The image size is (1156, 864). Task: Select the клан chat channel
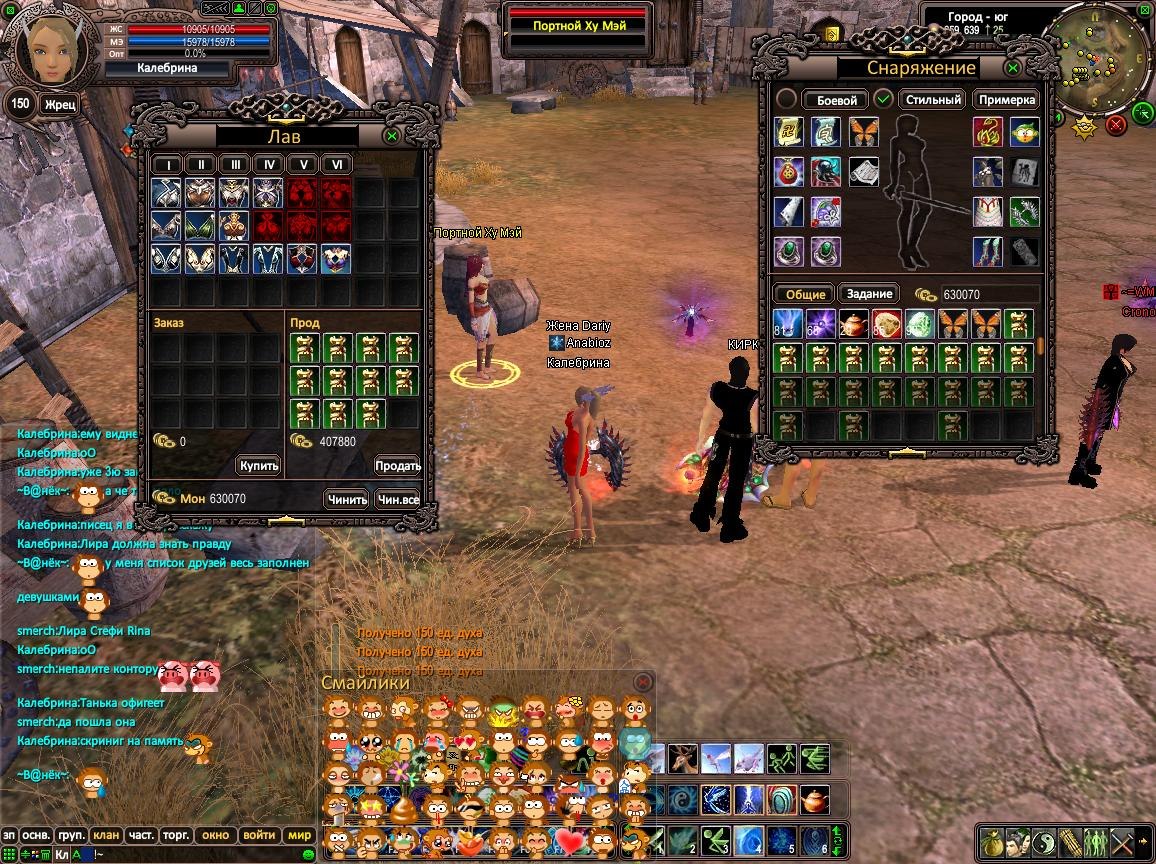point(106,835)
